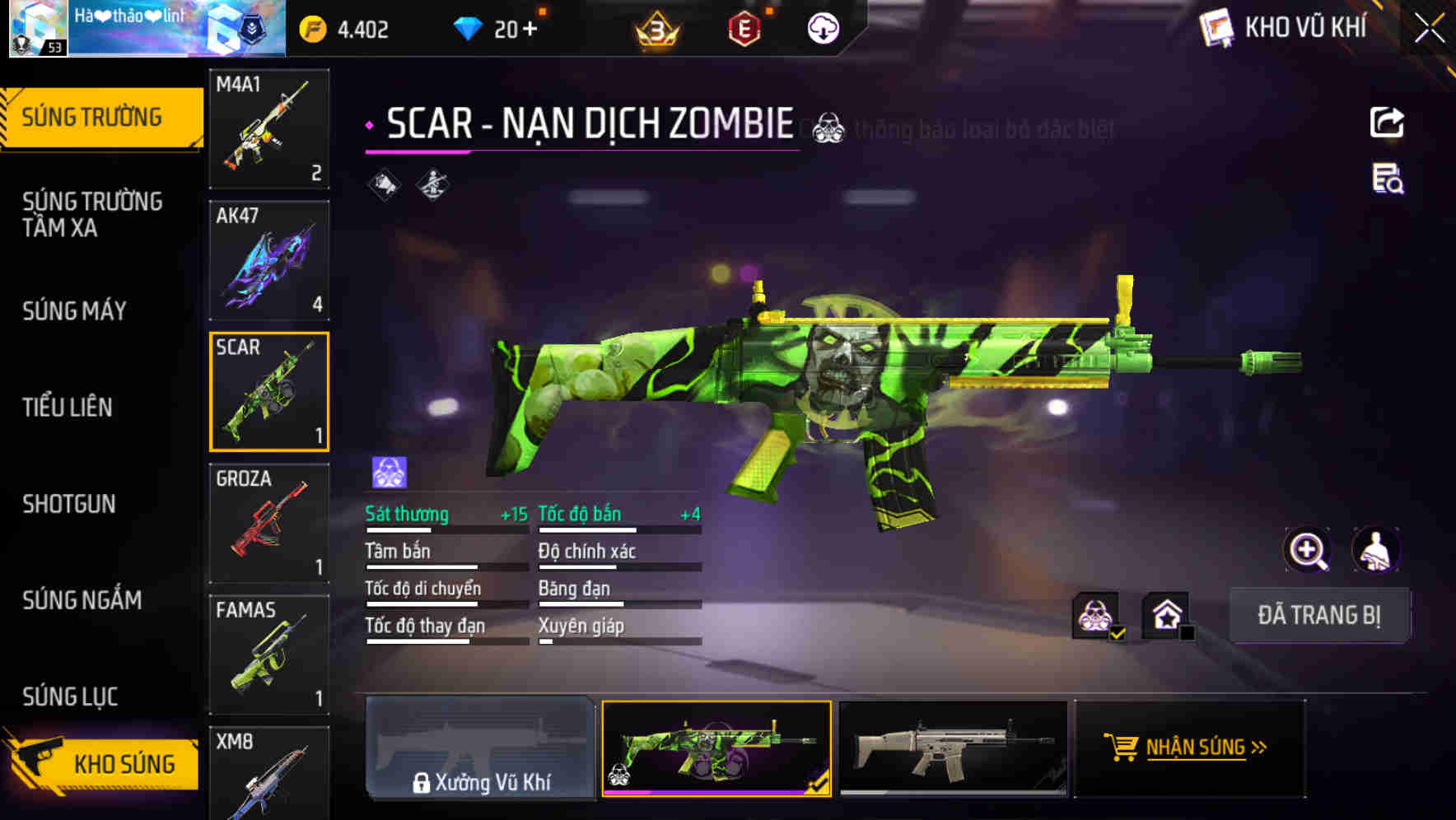Click the cloud download icon in top bar
The width and height of the screenshot is (1456, 820).
pyautogui.click(x=821, y=27)
